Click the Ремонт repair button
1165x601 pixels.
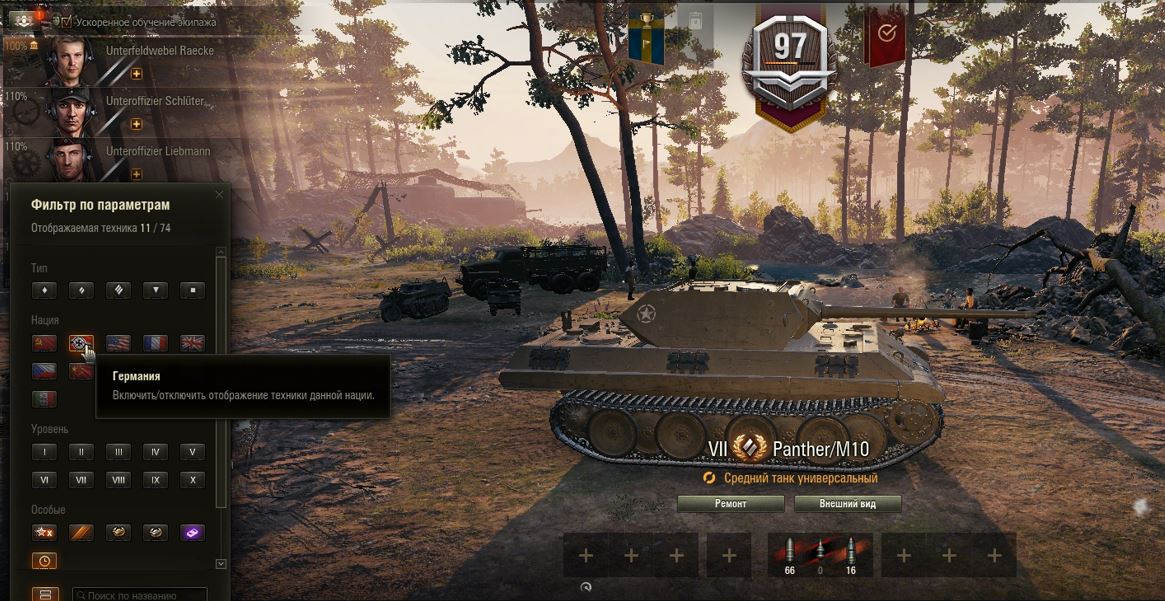(x=730, y=504)
